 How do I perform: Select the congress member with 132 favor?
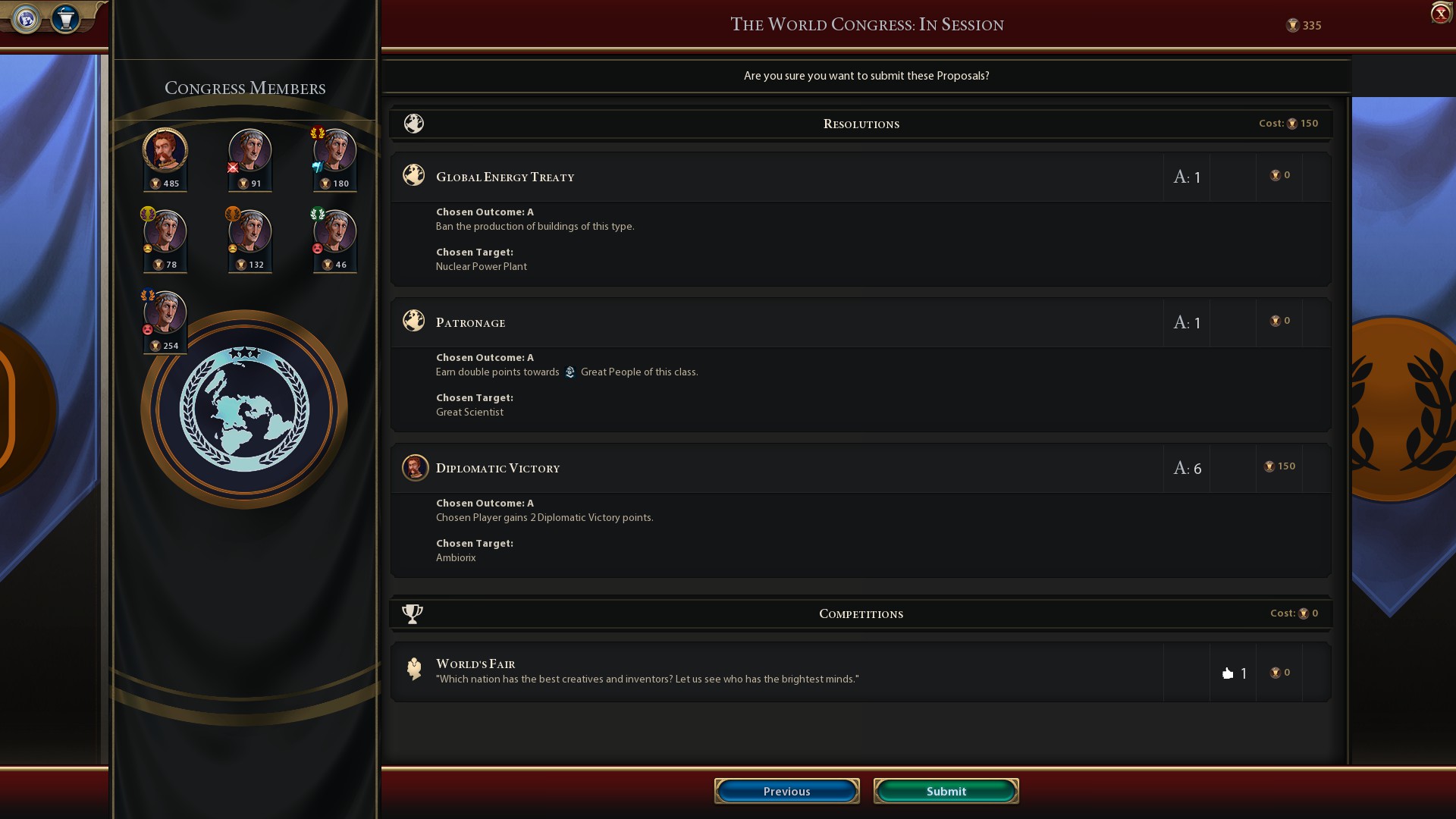click(x=250, y=232)
